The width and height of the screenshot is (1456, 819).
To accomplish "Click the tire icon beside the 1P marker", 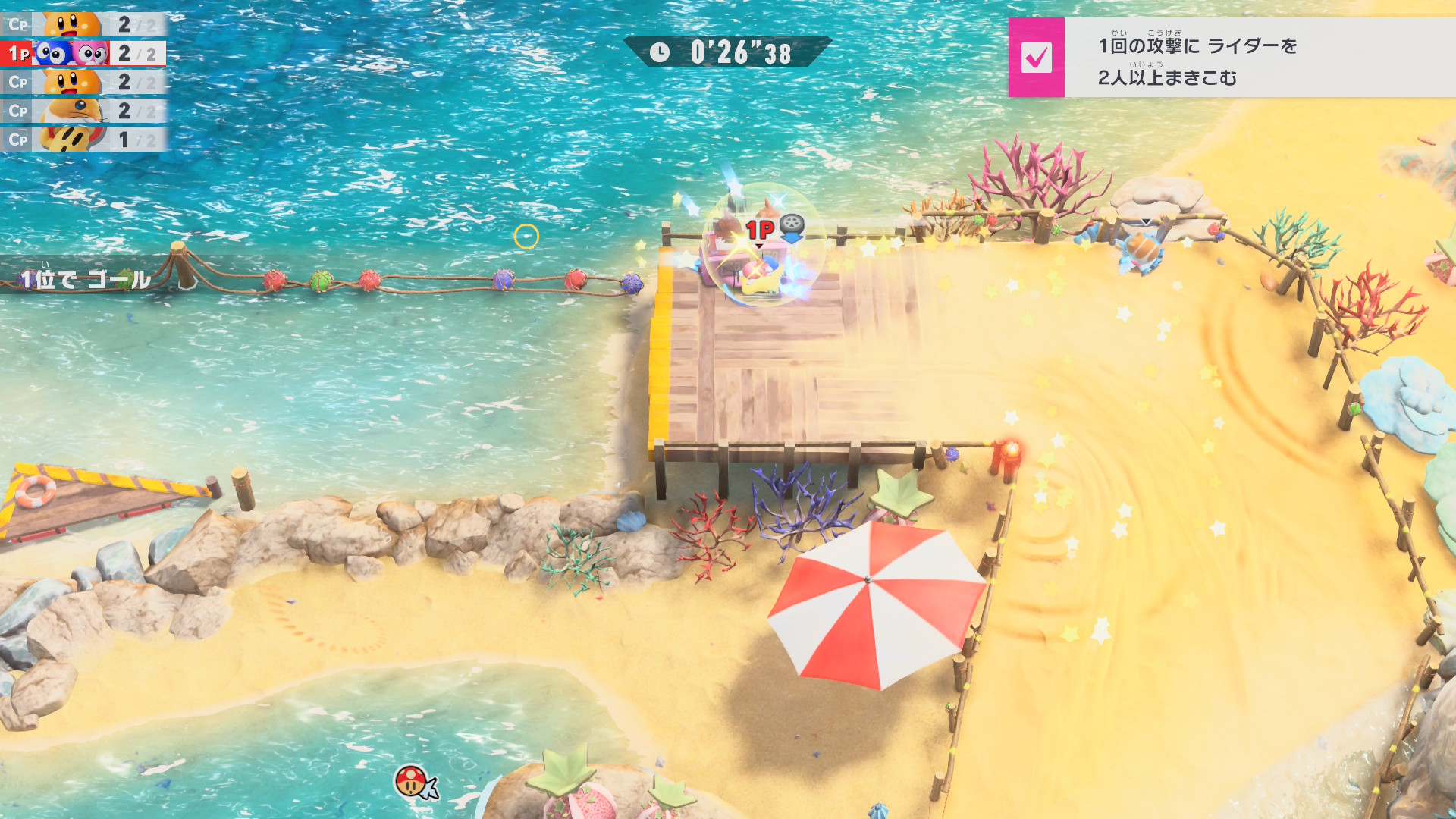I will click(792, 227).
